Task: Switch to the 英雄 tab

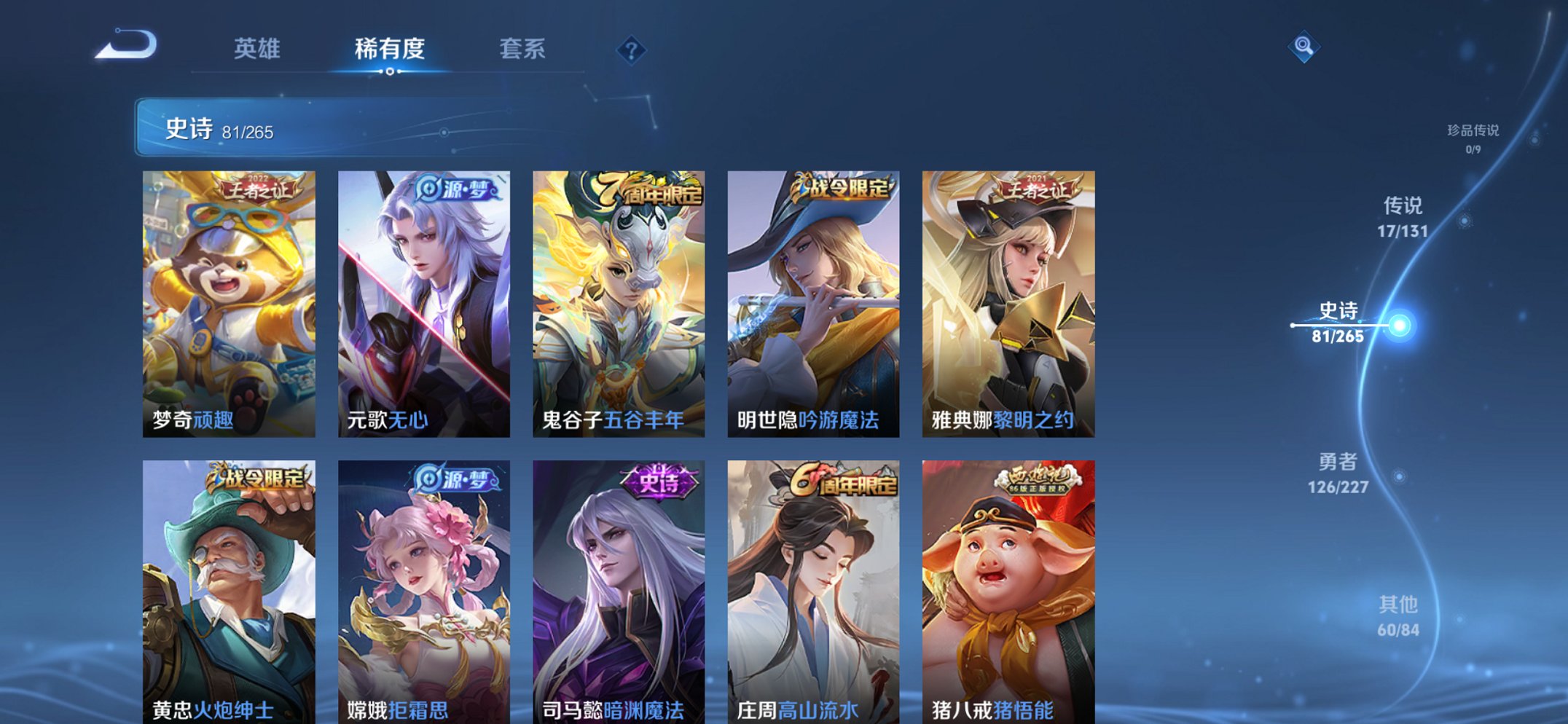Action: (257, 50)
